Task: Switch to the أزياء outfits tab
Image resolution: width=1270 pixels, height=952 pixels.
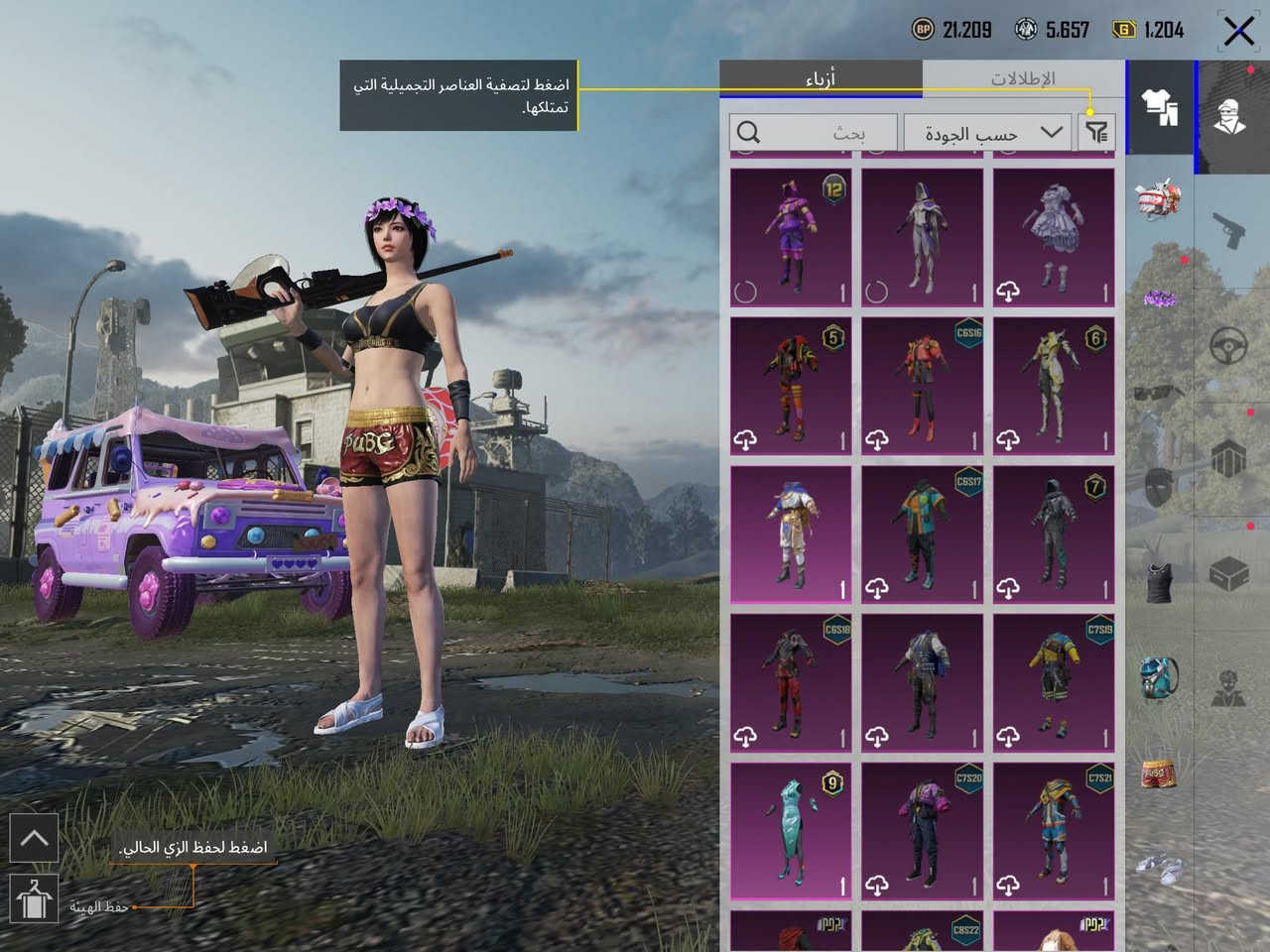Action: coord(820,78)
